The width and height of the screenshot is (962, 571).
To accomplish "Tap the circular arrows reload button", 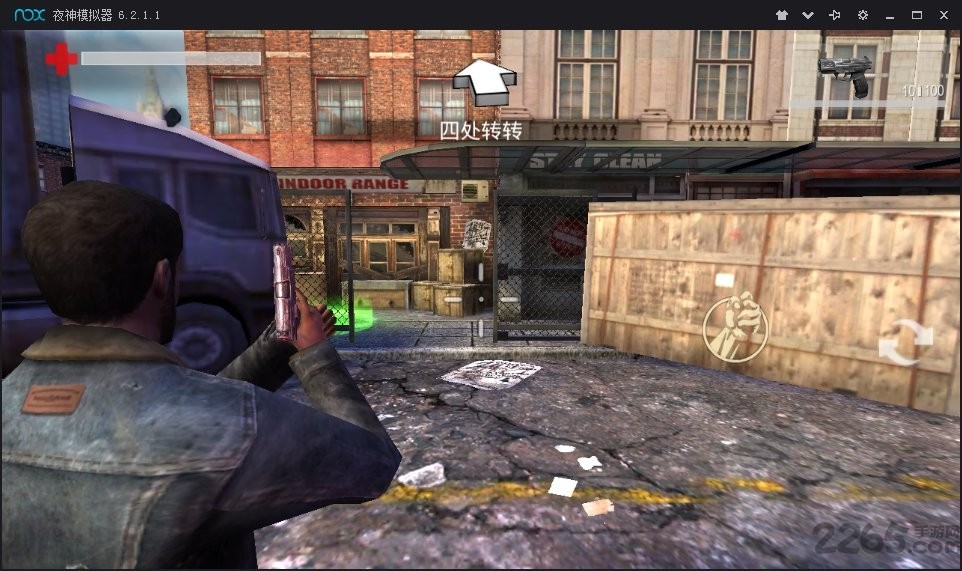I will [x=905, y=343].
